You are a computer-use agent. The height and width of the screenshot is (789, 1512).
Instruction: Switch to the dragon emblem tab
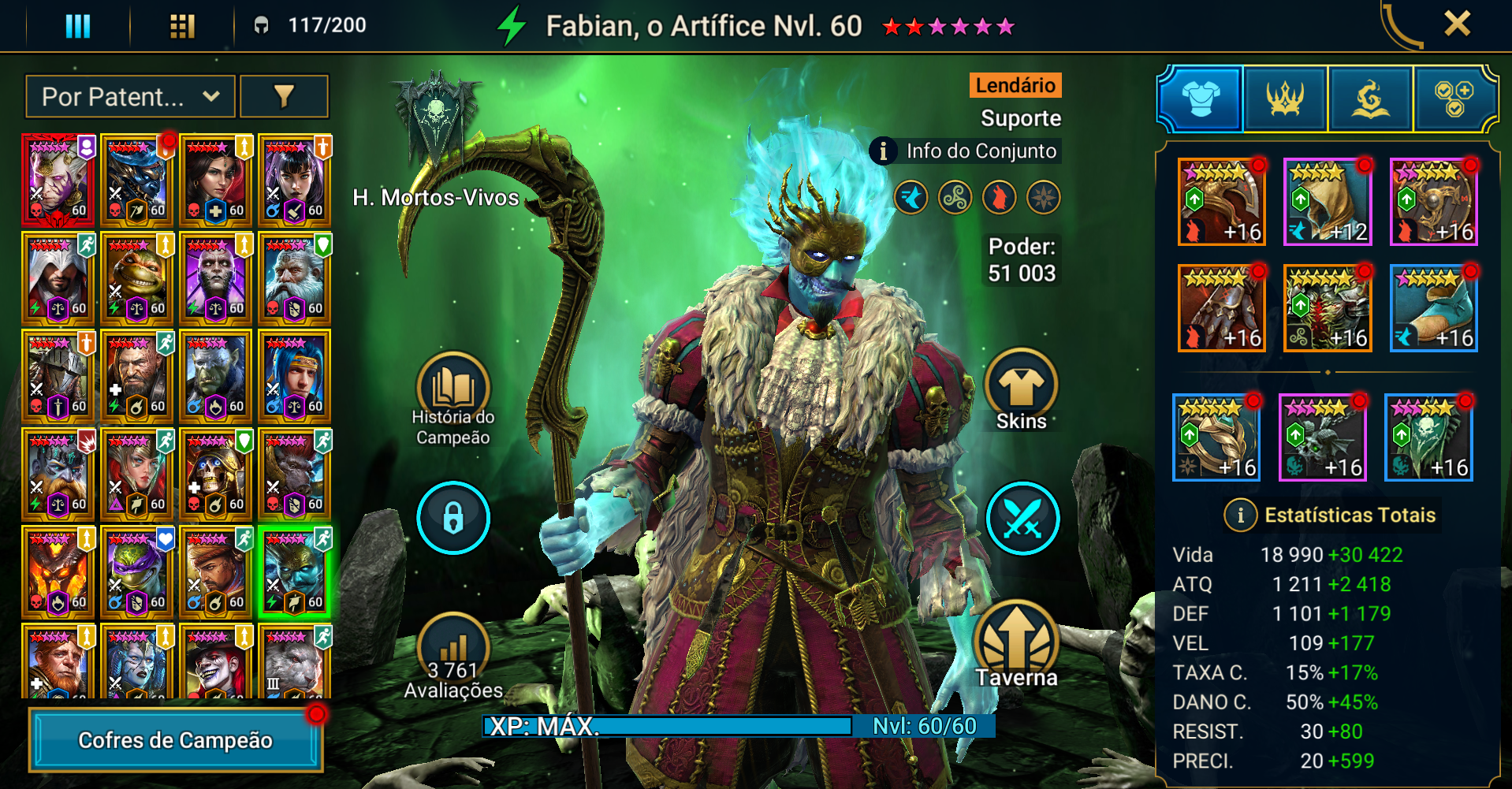coord(1370,99)
